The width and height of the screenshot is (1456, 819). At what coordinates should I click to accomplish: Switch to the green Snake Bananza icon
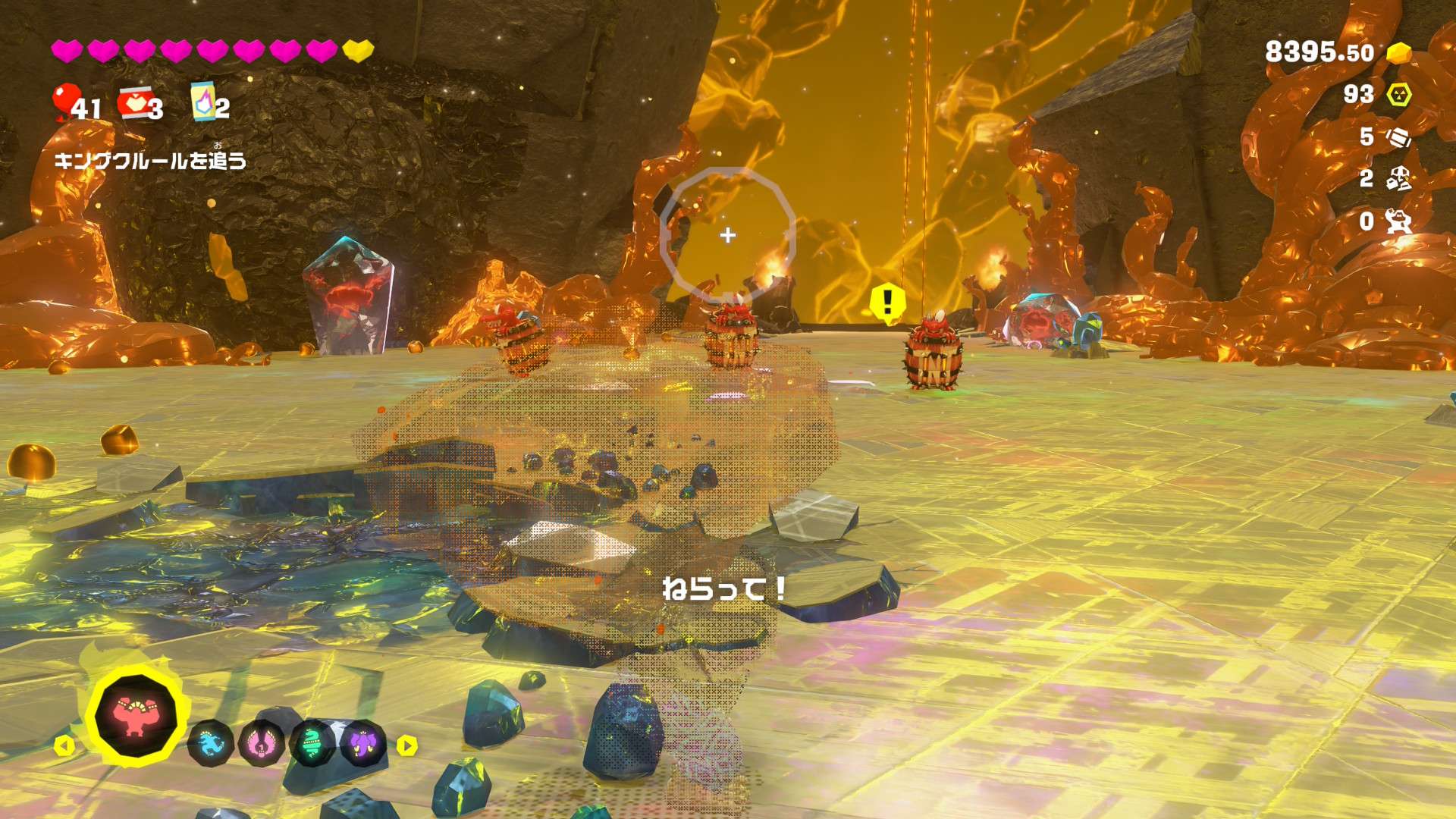tap(312, 743)
